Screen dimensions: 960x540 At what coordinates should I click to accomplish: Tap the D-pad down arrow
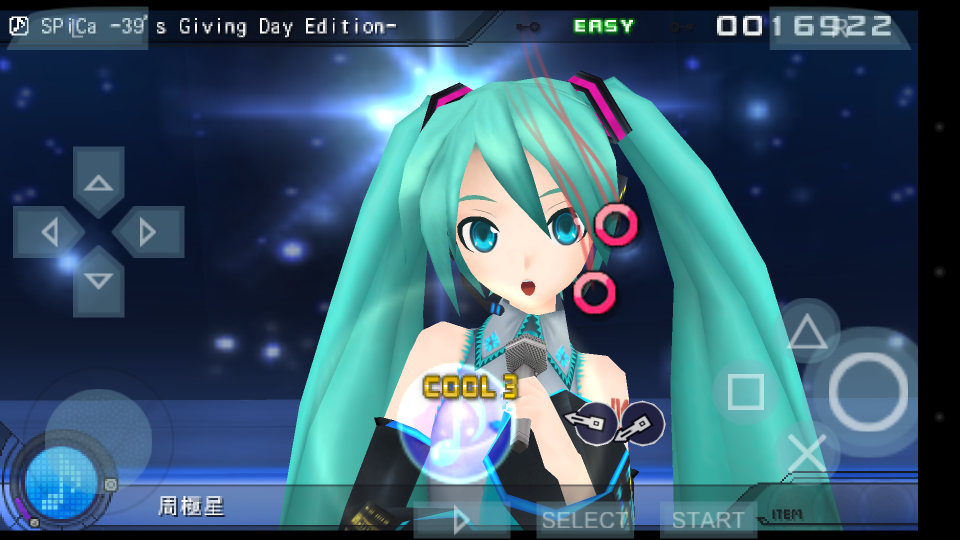pos(98,281)
